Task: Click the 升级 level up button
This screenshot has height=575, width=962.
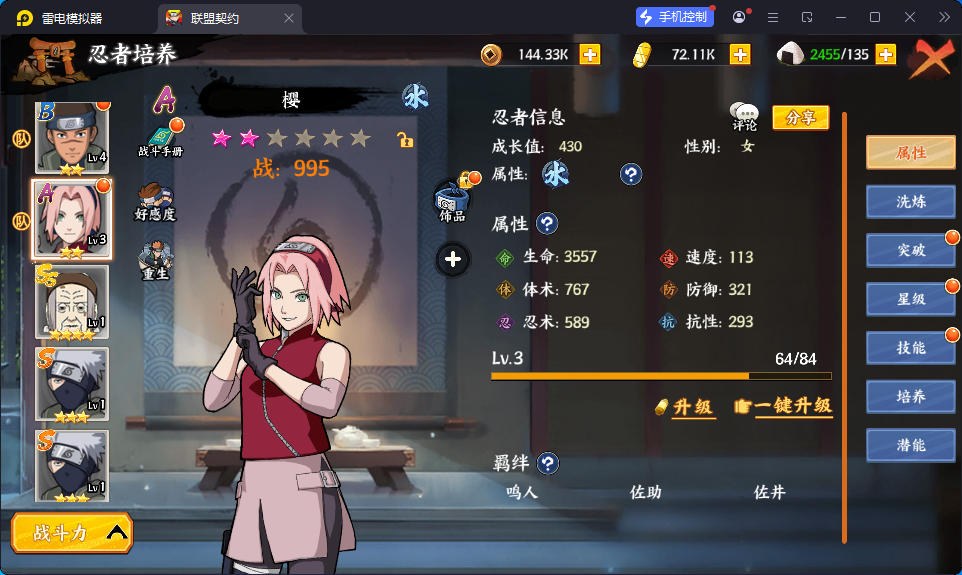Action: 685,406
